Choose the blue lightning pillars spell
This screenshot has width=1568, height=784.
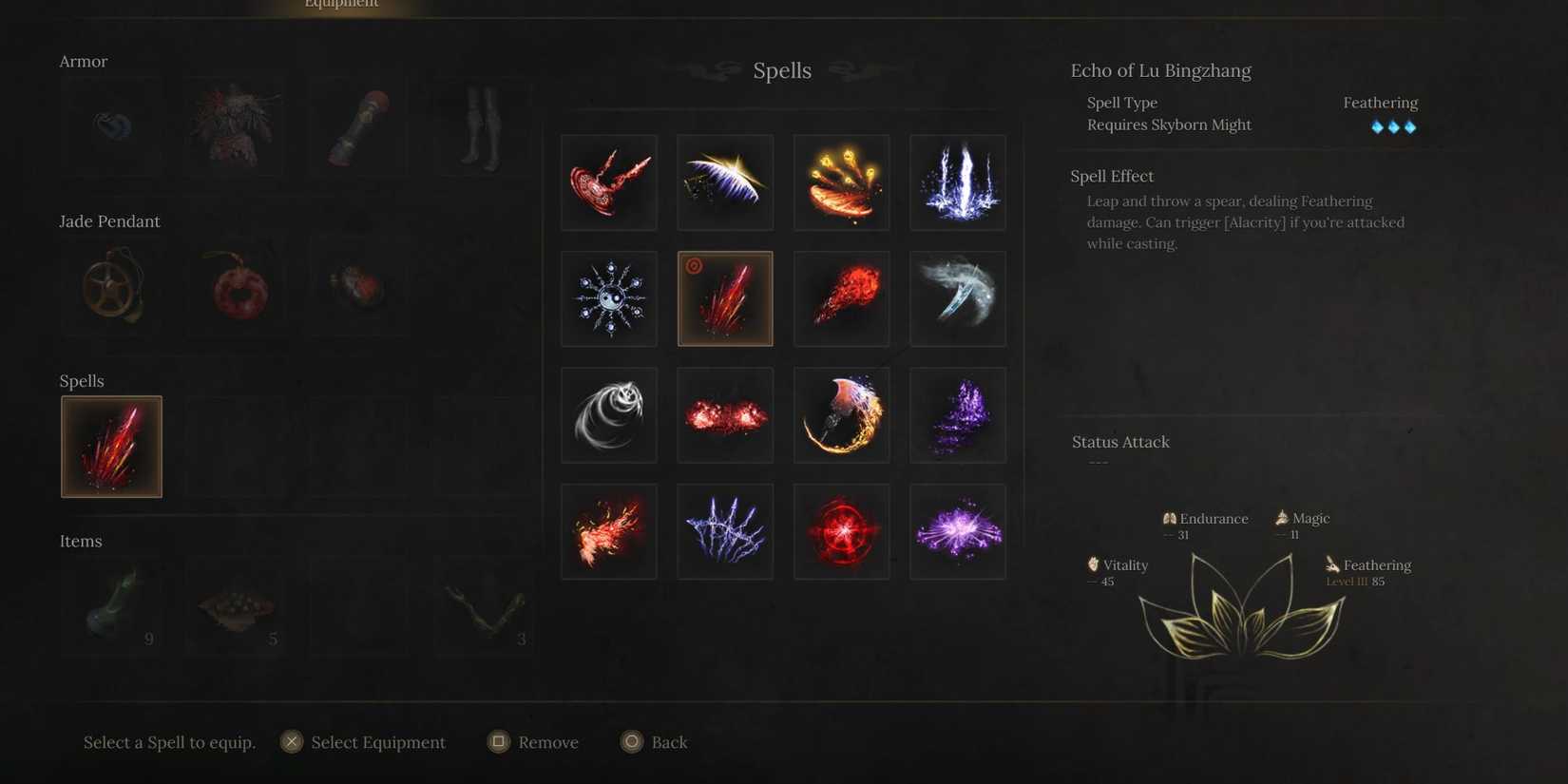958,182
